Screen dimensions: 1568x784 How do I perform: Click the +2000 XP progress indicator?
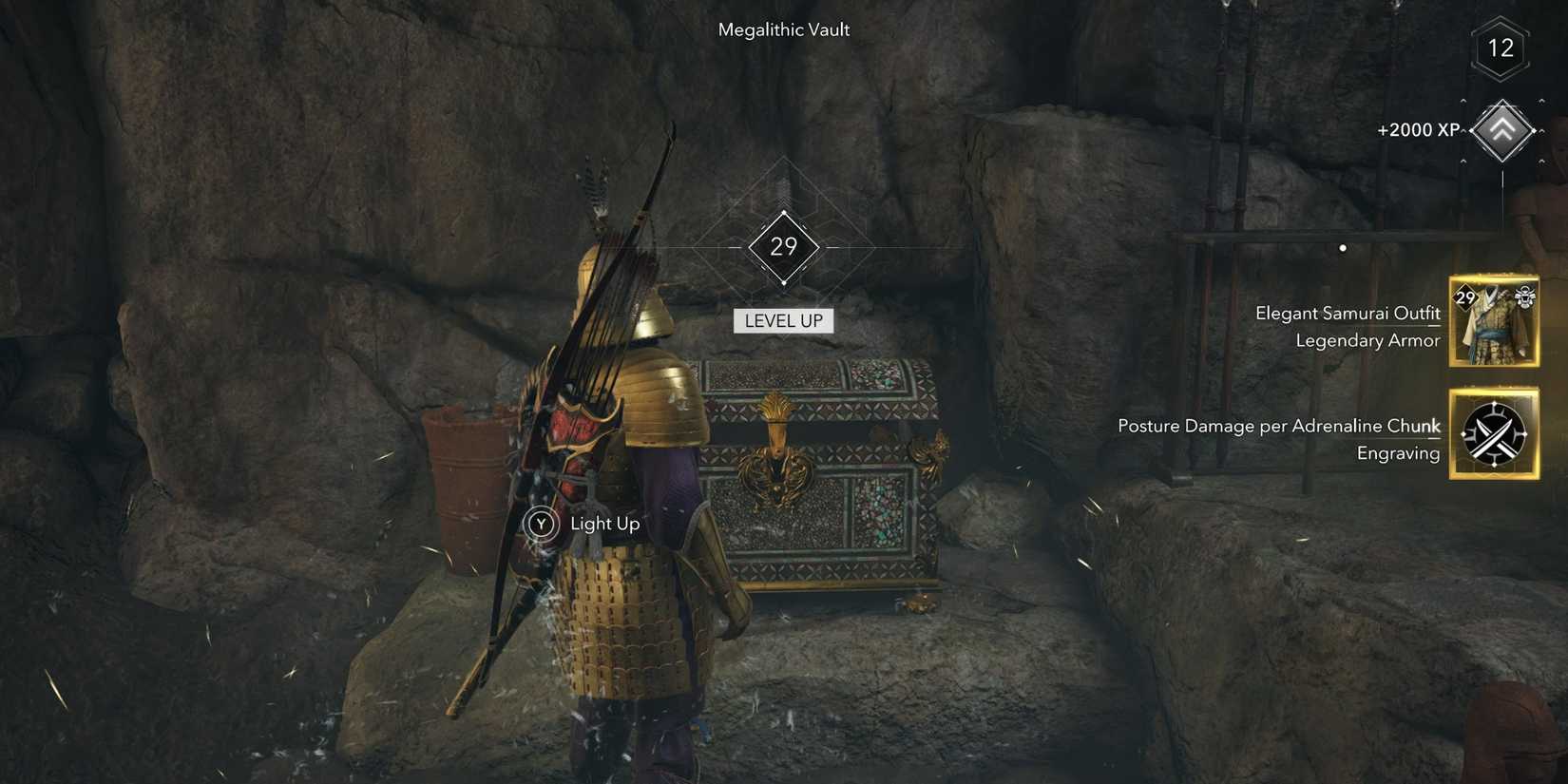click(1418, 129)
